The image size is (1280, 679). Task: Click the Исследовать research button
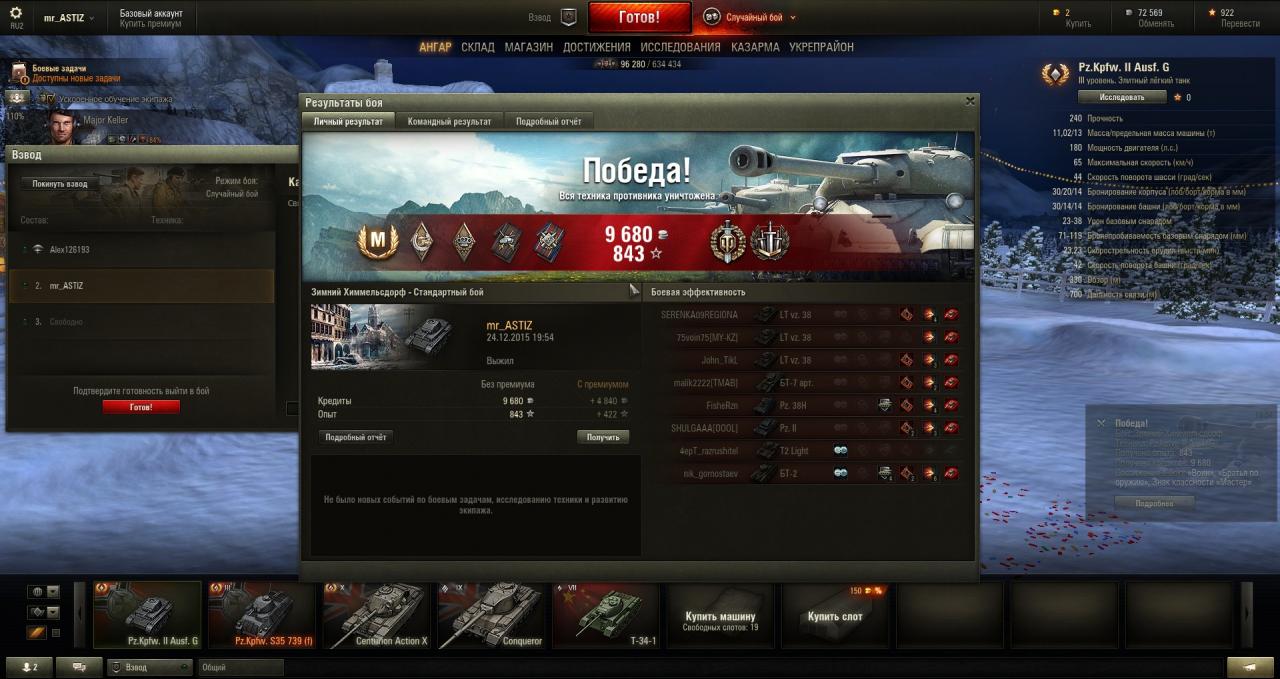tap(1122, 97)
